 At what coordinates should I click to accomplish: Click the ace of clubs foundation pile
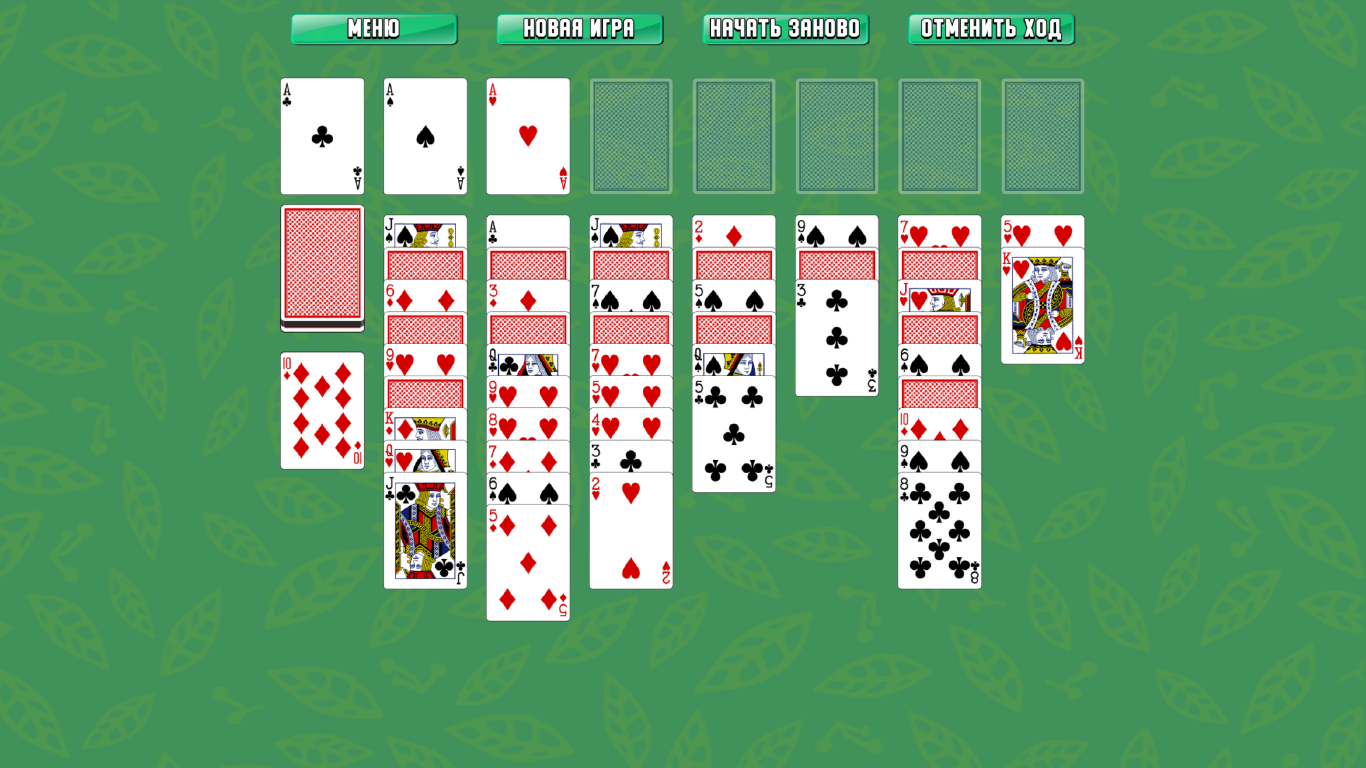click(x=322, y=136)
